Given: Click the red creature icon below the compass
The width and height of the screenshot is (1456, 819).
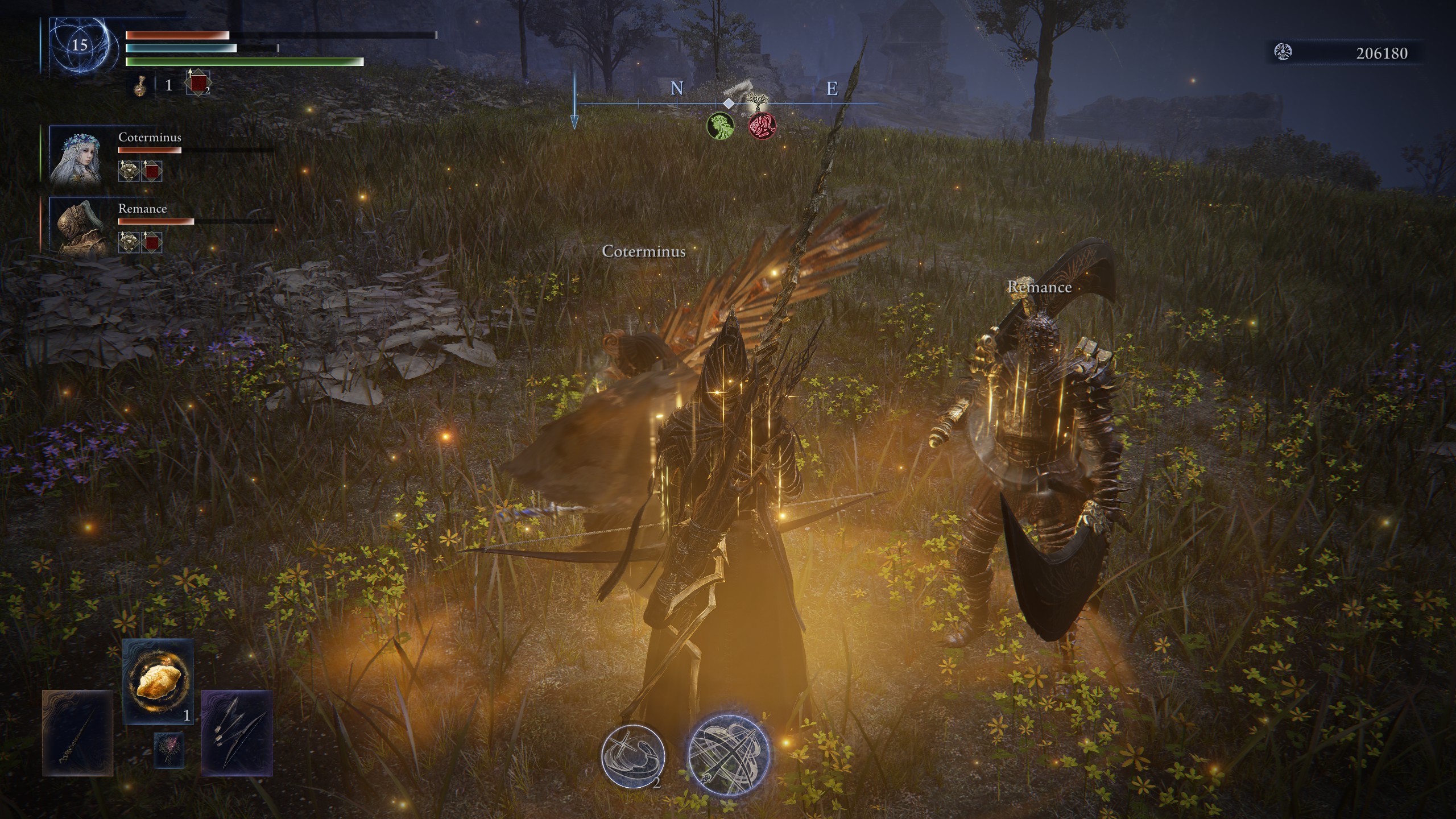Looking at the screenshot, I should [762, 125].
